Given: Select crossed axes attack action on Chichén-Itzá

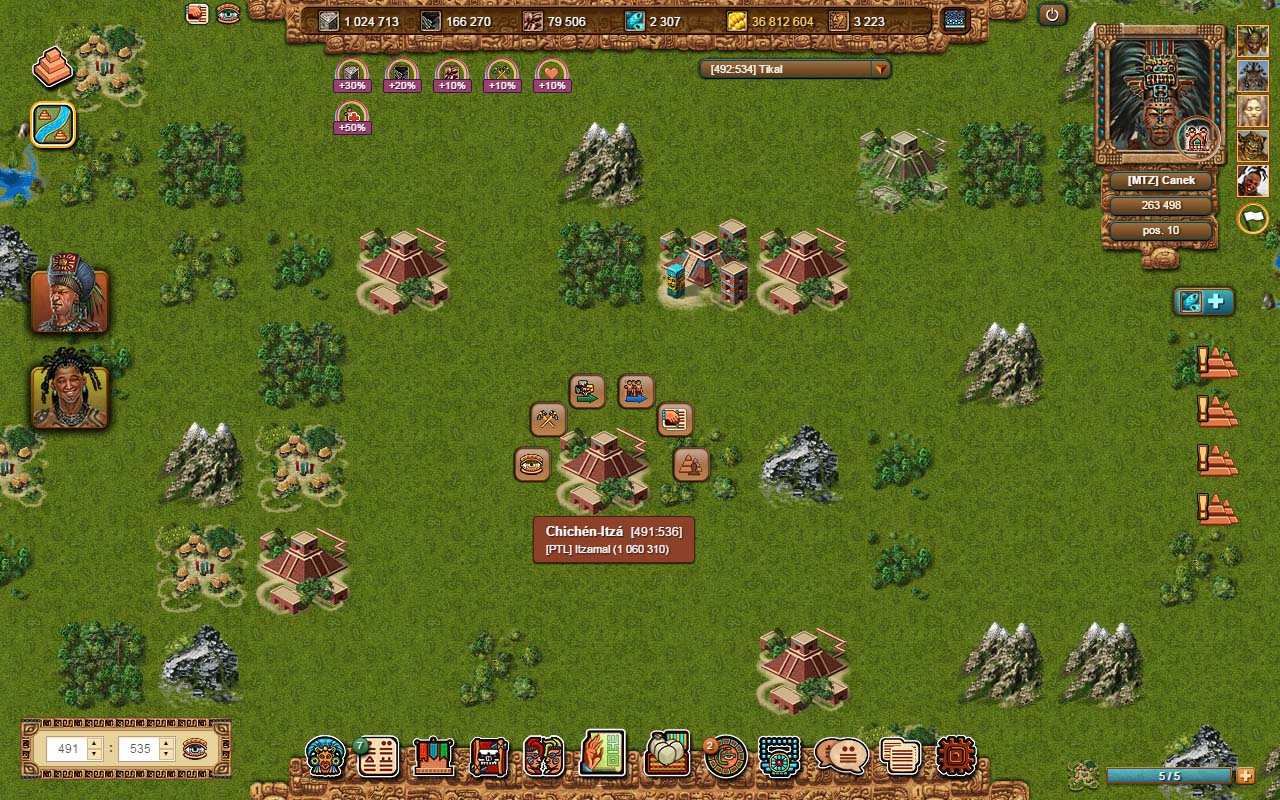Looking at the screenshot, I should 548,420.
